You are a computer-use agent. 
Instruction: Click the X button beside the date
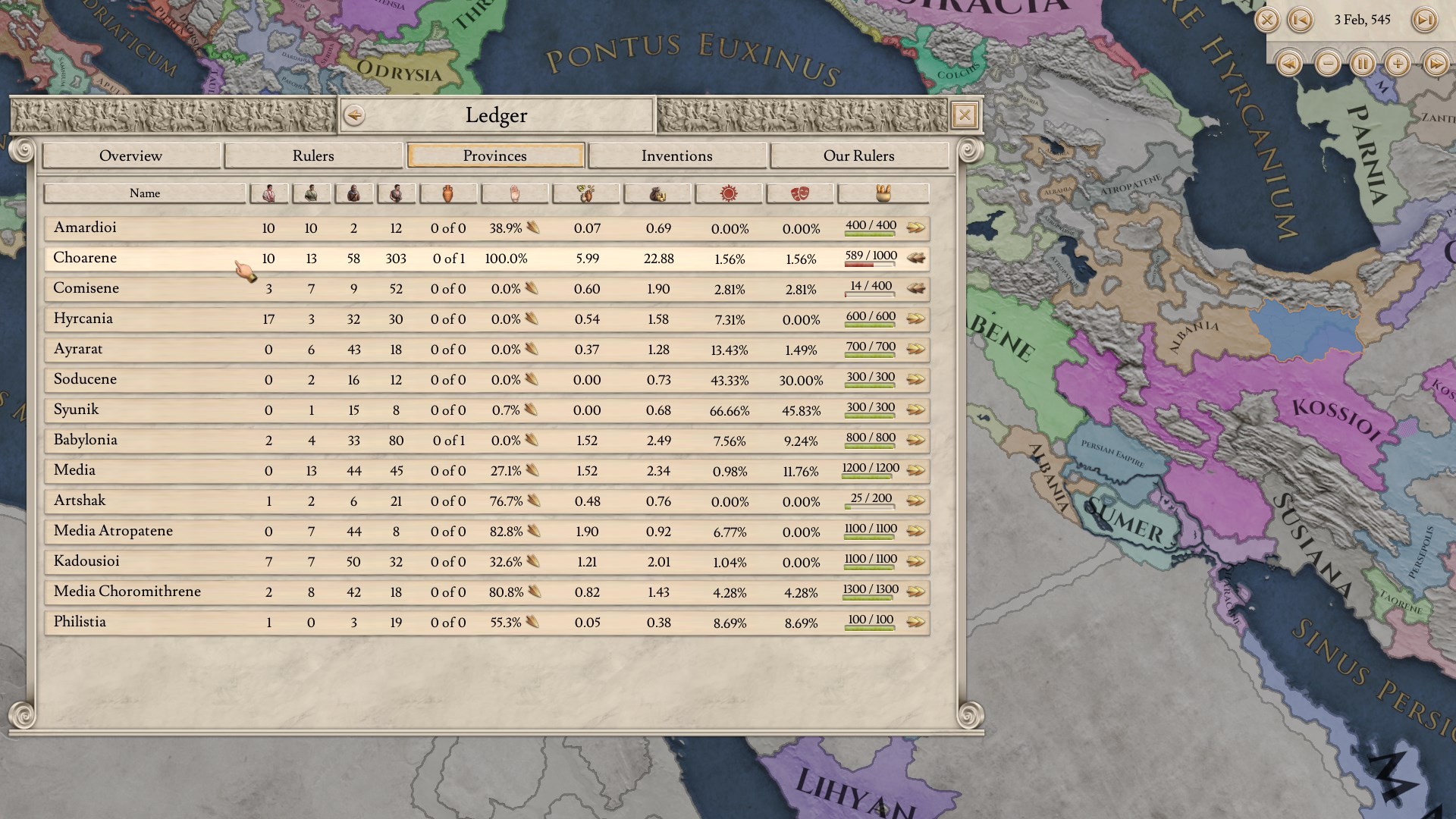point(1266,20)
